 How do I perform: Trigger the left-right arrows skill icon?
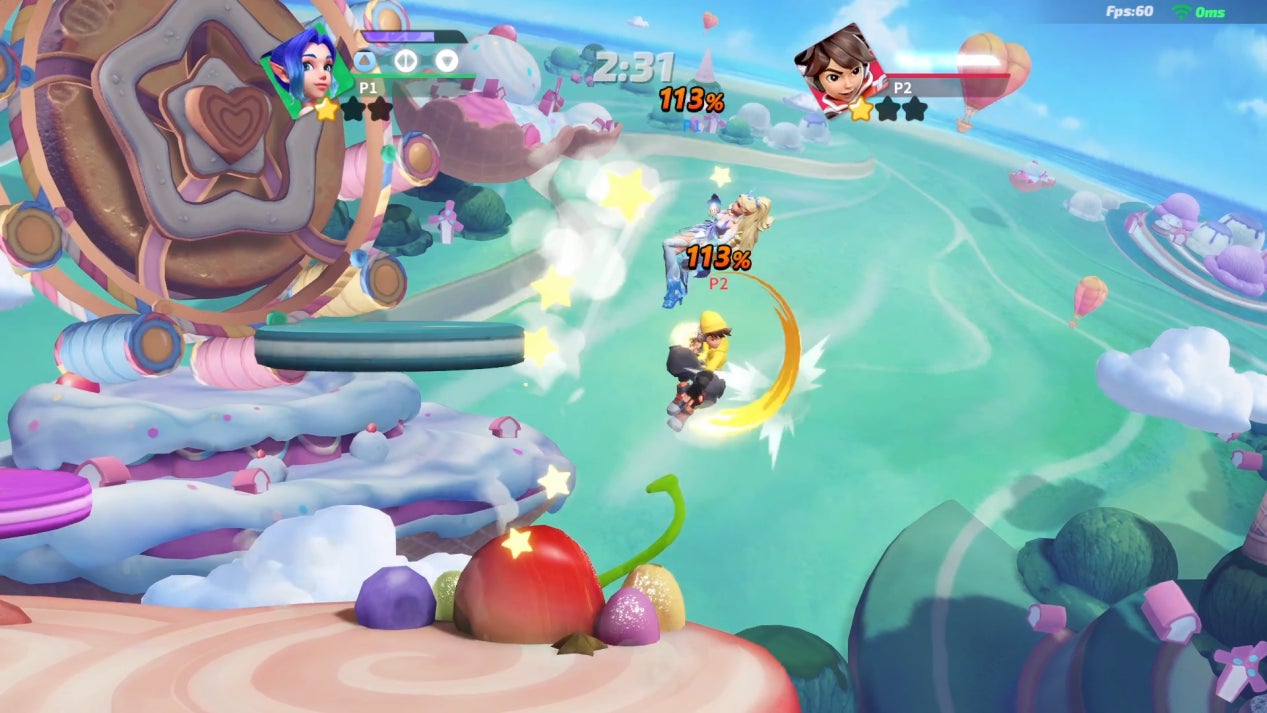[x=405, y=61]
